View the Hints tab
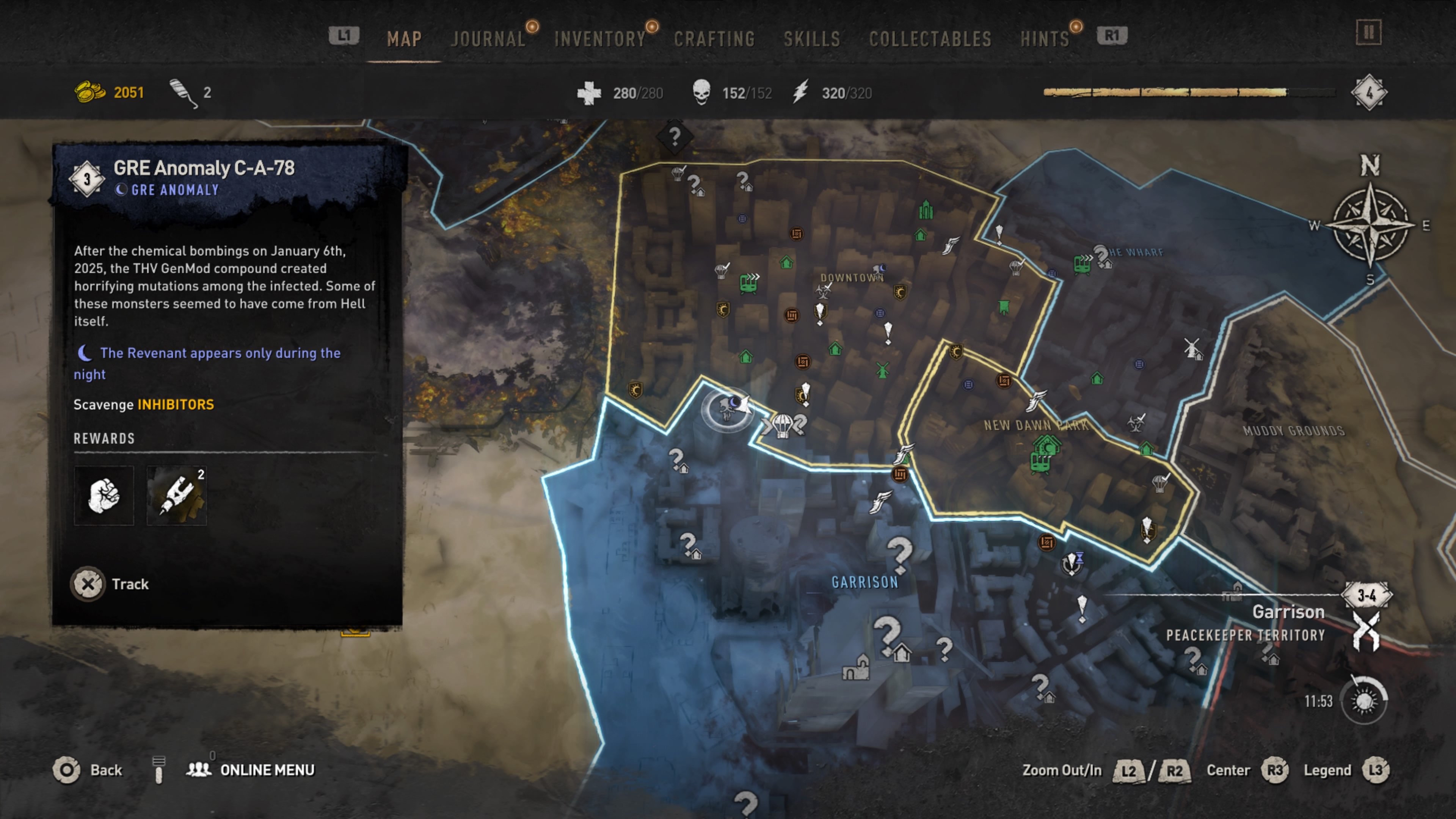Image resolution: width=1456 pixels, height=819 pixels. pos(1045,39)
